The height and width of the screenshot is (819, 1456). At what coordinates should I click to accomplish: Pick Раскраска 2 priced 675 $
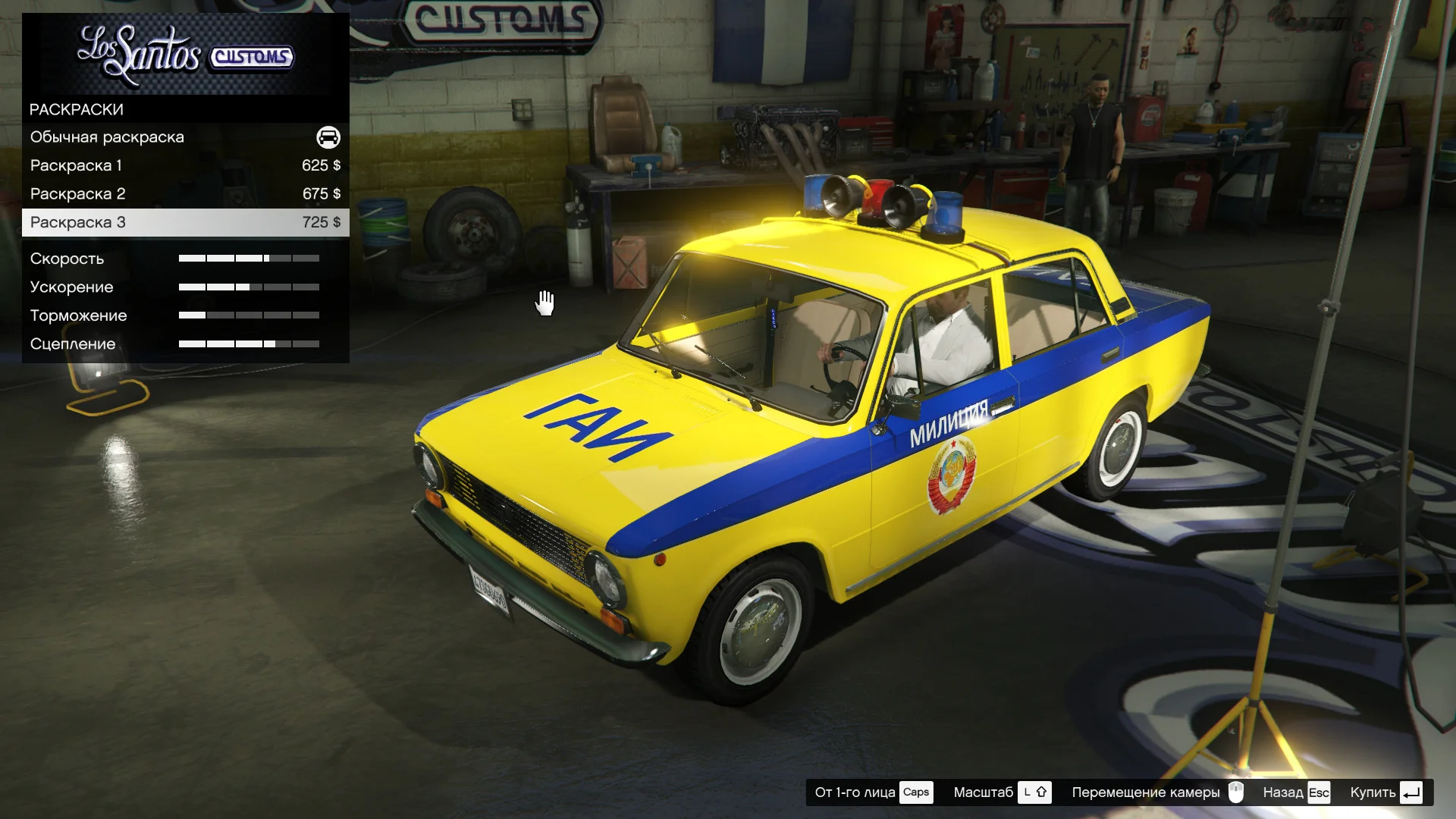184,194
